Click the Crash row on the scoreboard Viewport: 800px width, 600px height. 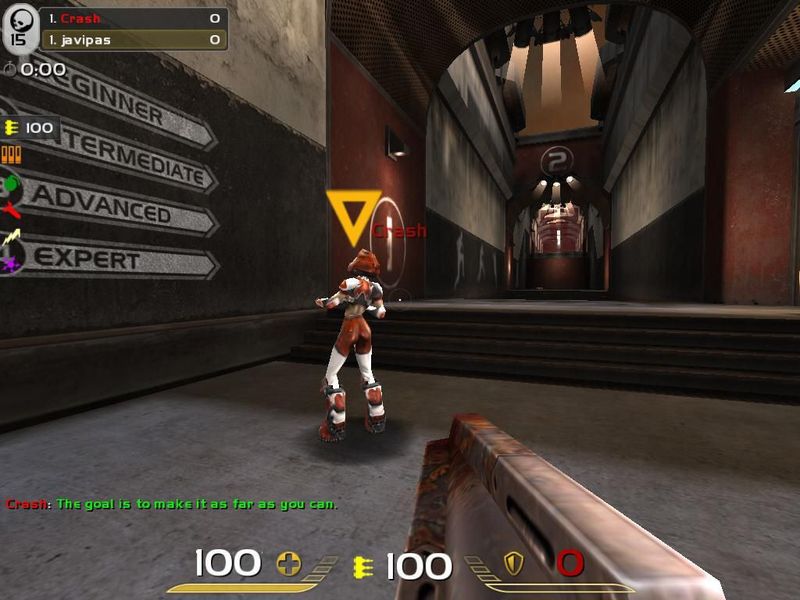[x=133, y=19]
